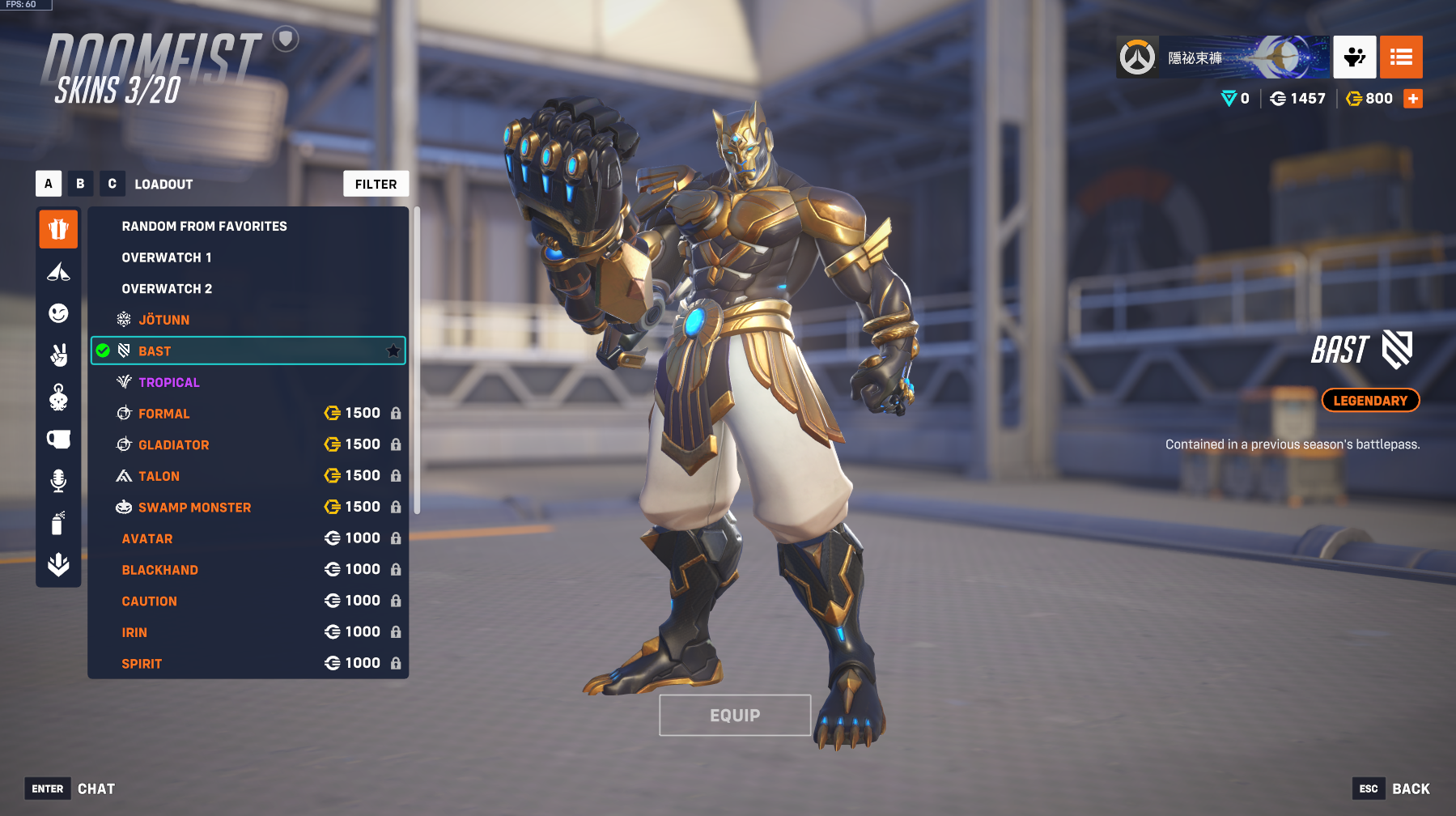1456x816 pixels.
Task: Open the emotes category icon
Action: [58, 313]
